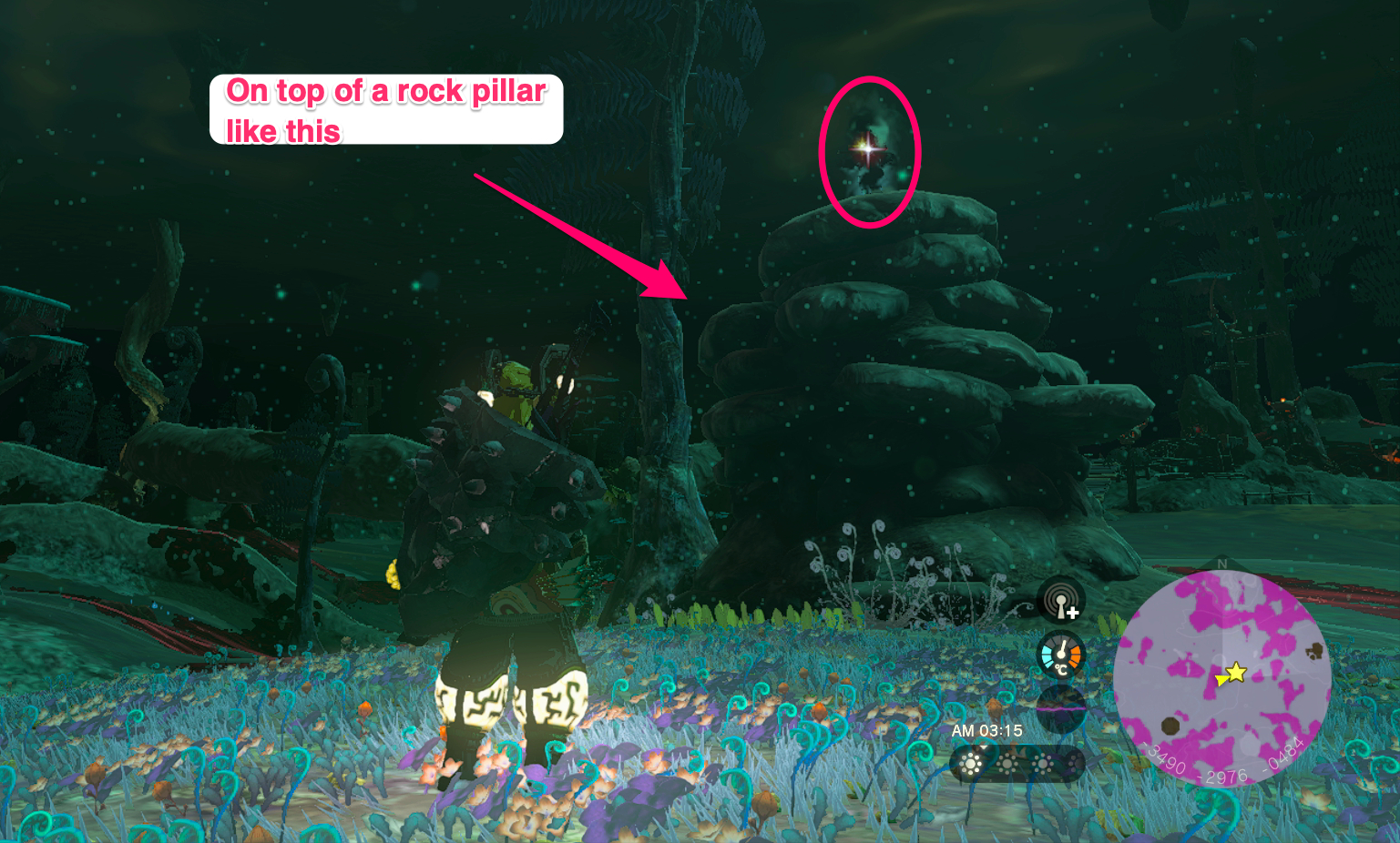Select the sound sensor plus badge
1400x843 pixels.
(x=1074, y=612)
